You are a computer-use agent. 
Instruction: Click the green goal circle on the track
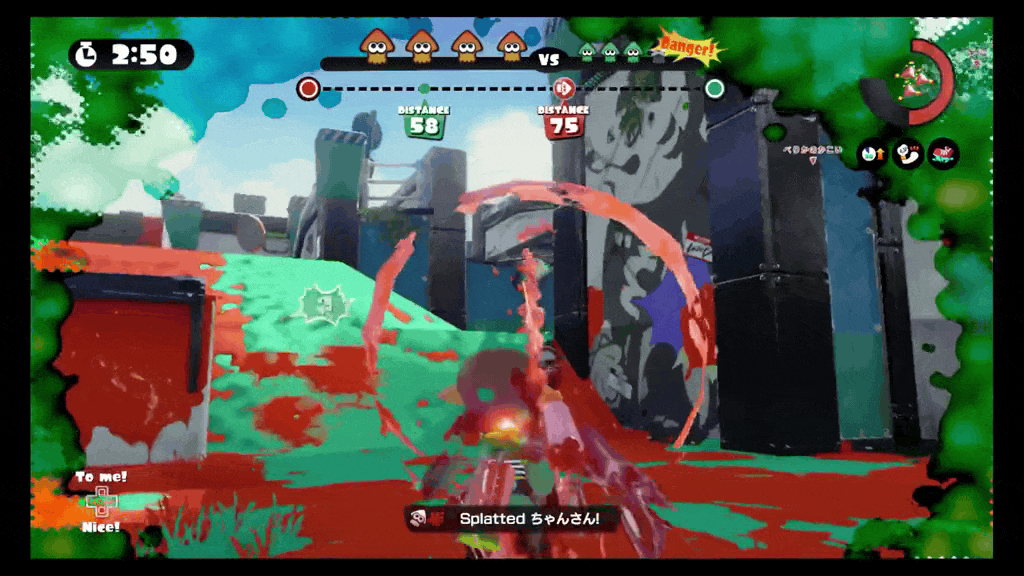(x=714, y=88)
